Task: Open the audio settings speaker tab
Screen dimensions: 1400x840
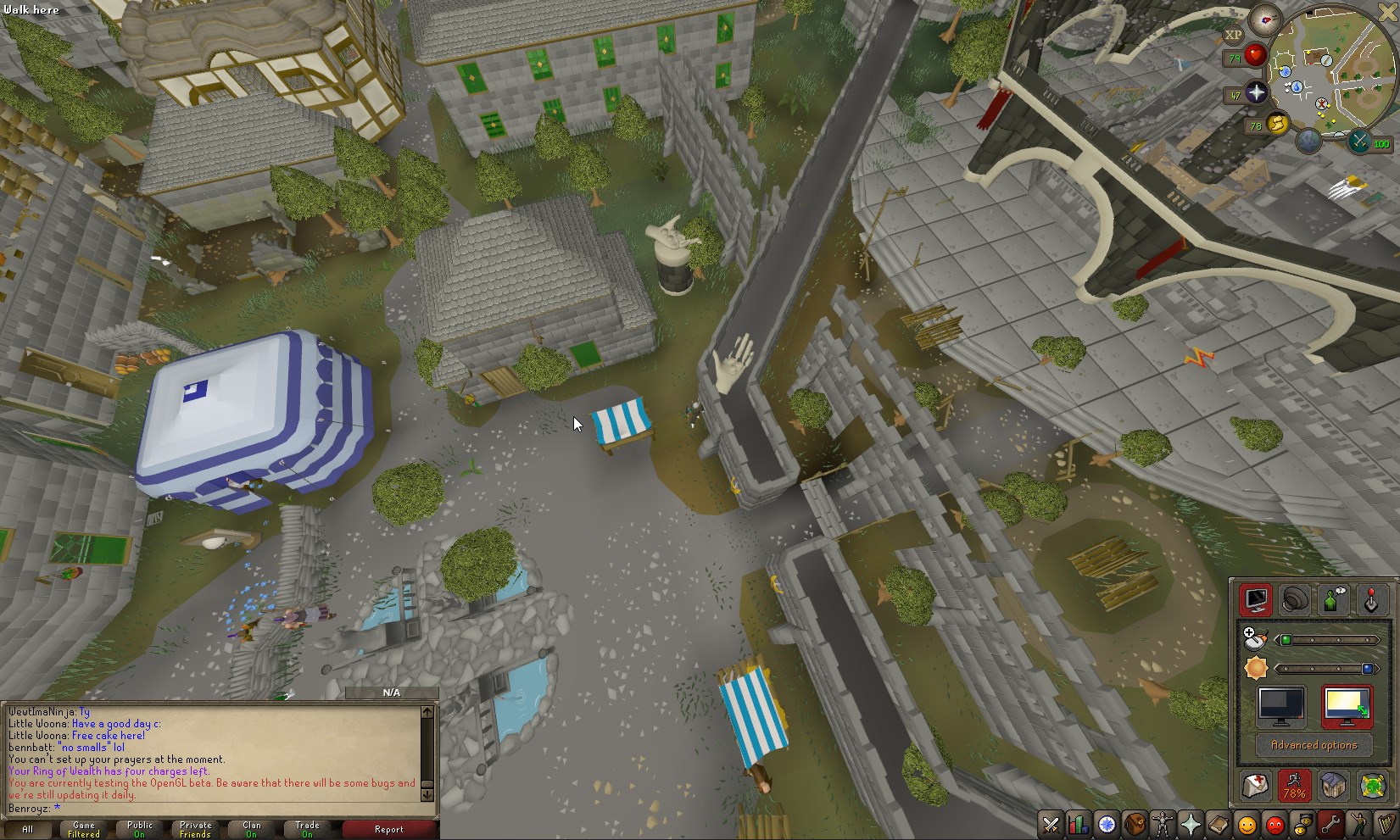Action: [1294, 600]
